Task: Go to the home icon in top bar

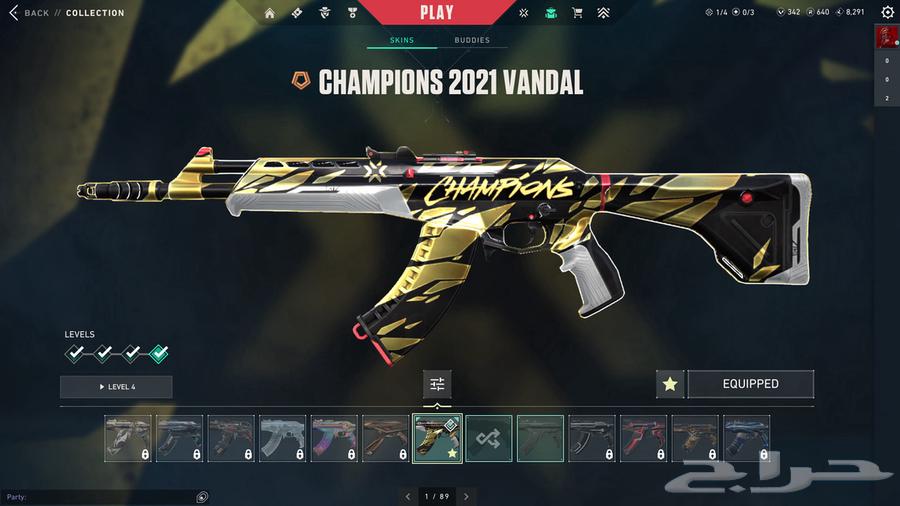Action: coord(269,13)
